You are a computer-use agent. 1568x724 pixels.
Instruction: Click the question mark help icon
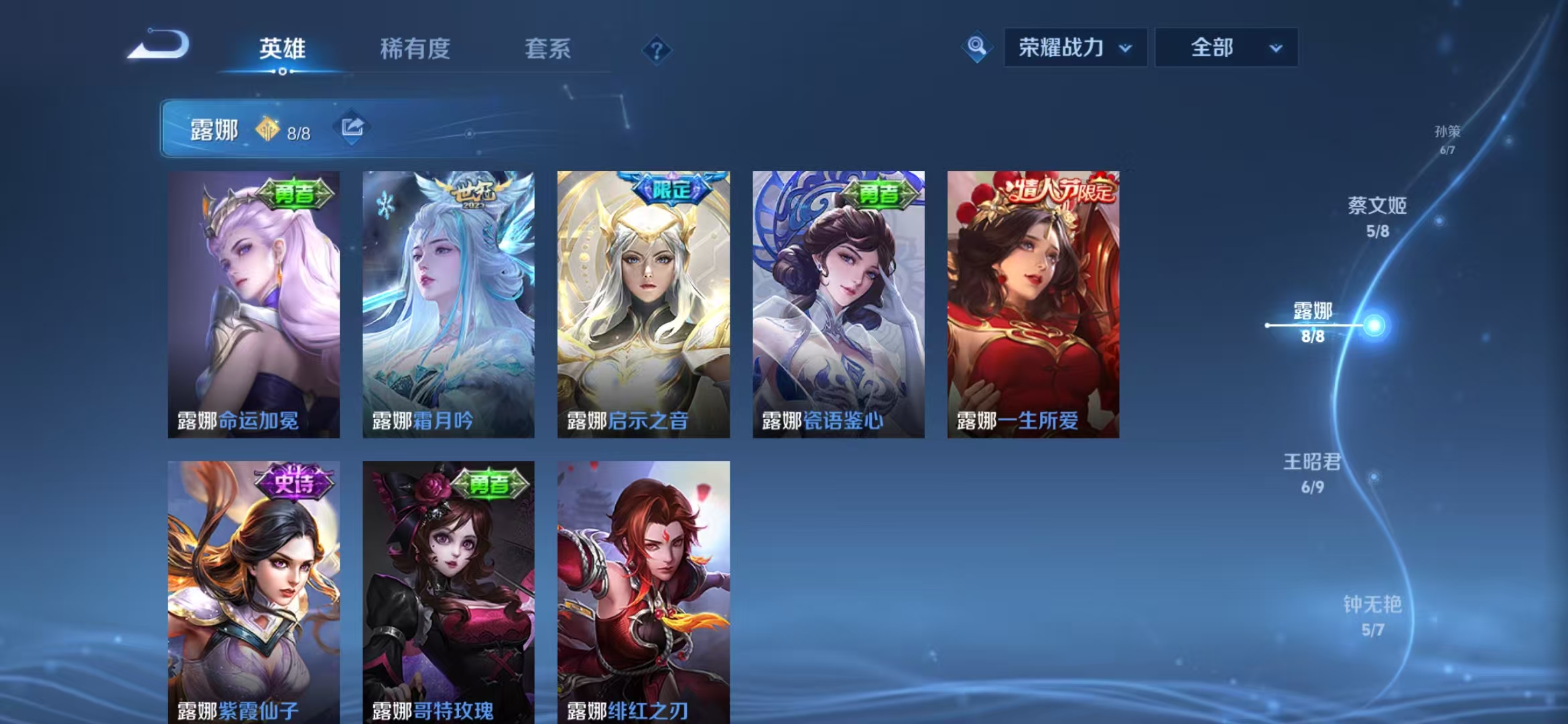point(658,50)
